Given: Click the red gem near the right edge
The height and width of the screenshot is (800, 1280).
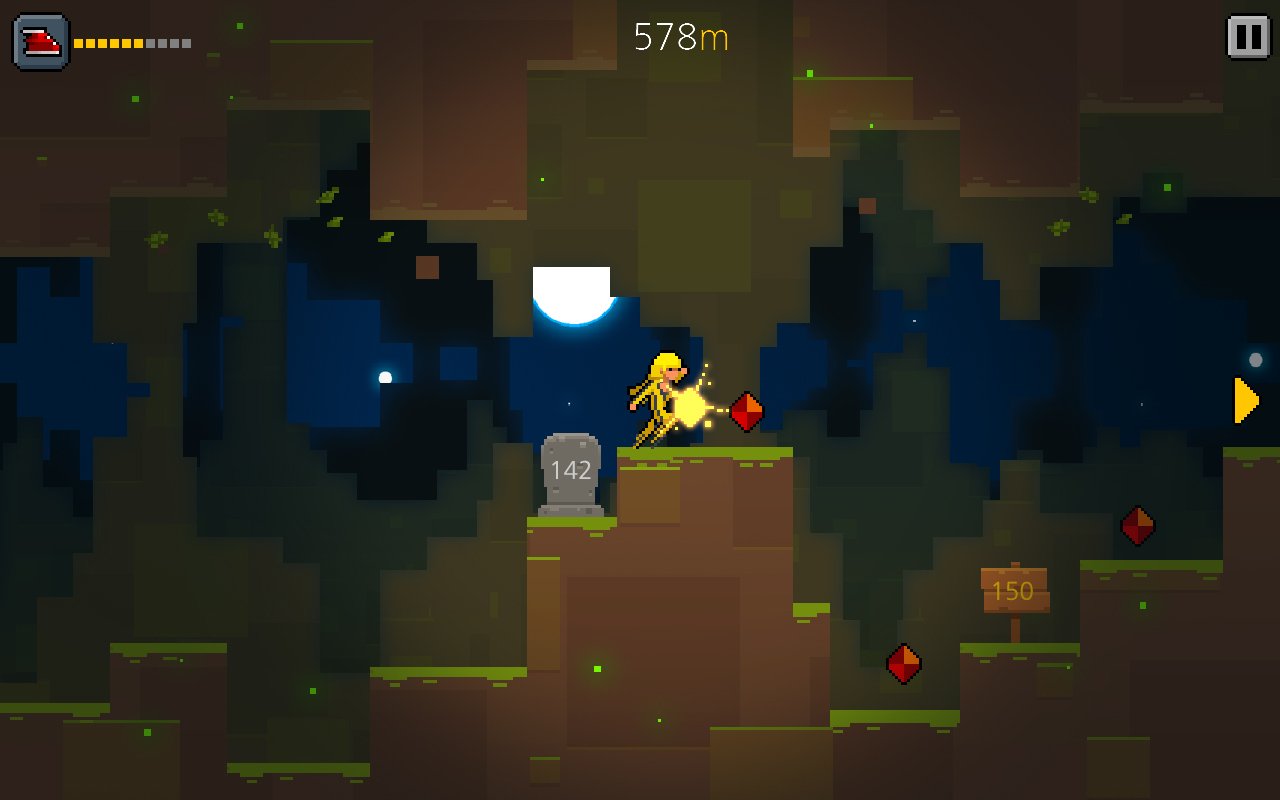Looking at the screenshot, I should click(x=1137, y=524).
